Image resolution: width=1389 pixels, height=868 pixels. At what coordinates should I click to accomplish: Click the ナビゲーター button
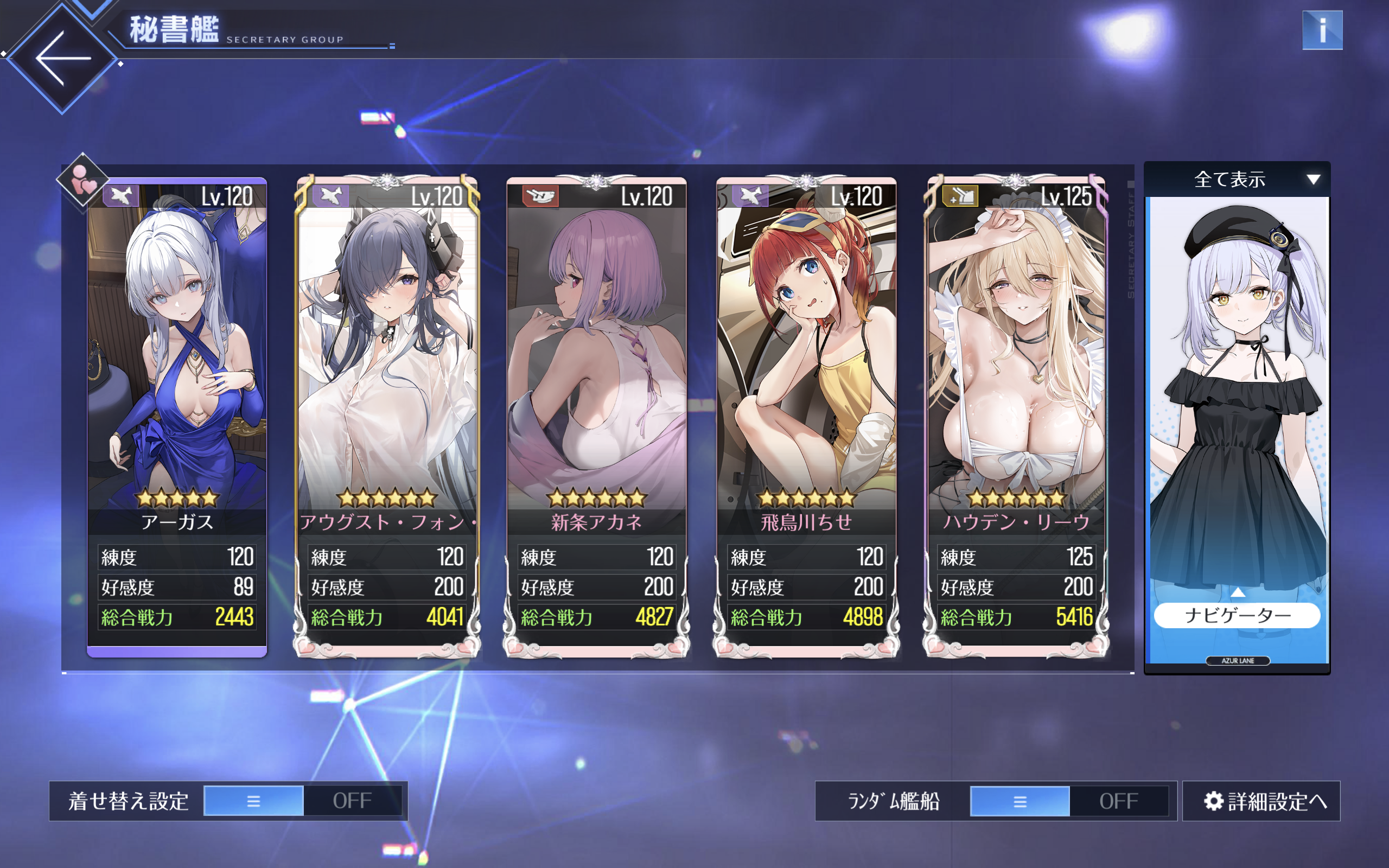click(x=1237, y=615)
